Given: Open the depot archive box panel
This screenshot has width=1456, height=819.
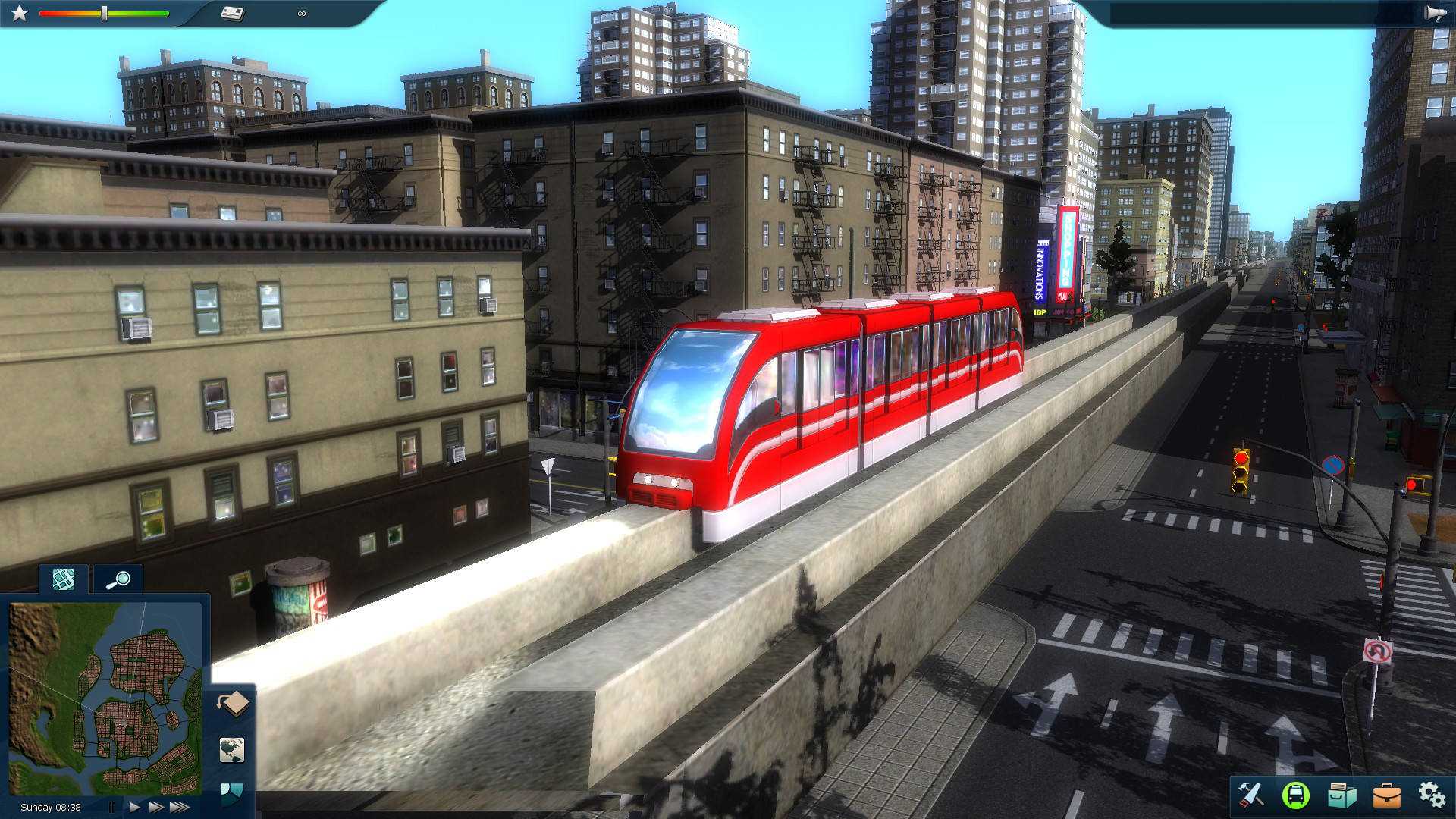Looking at the screenshot, I should coord(1342,795).
